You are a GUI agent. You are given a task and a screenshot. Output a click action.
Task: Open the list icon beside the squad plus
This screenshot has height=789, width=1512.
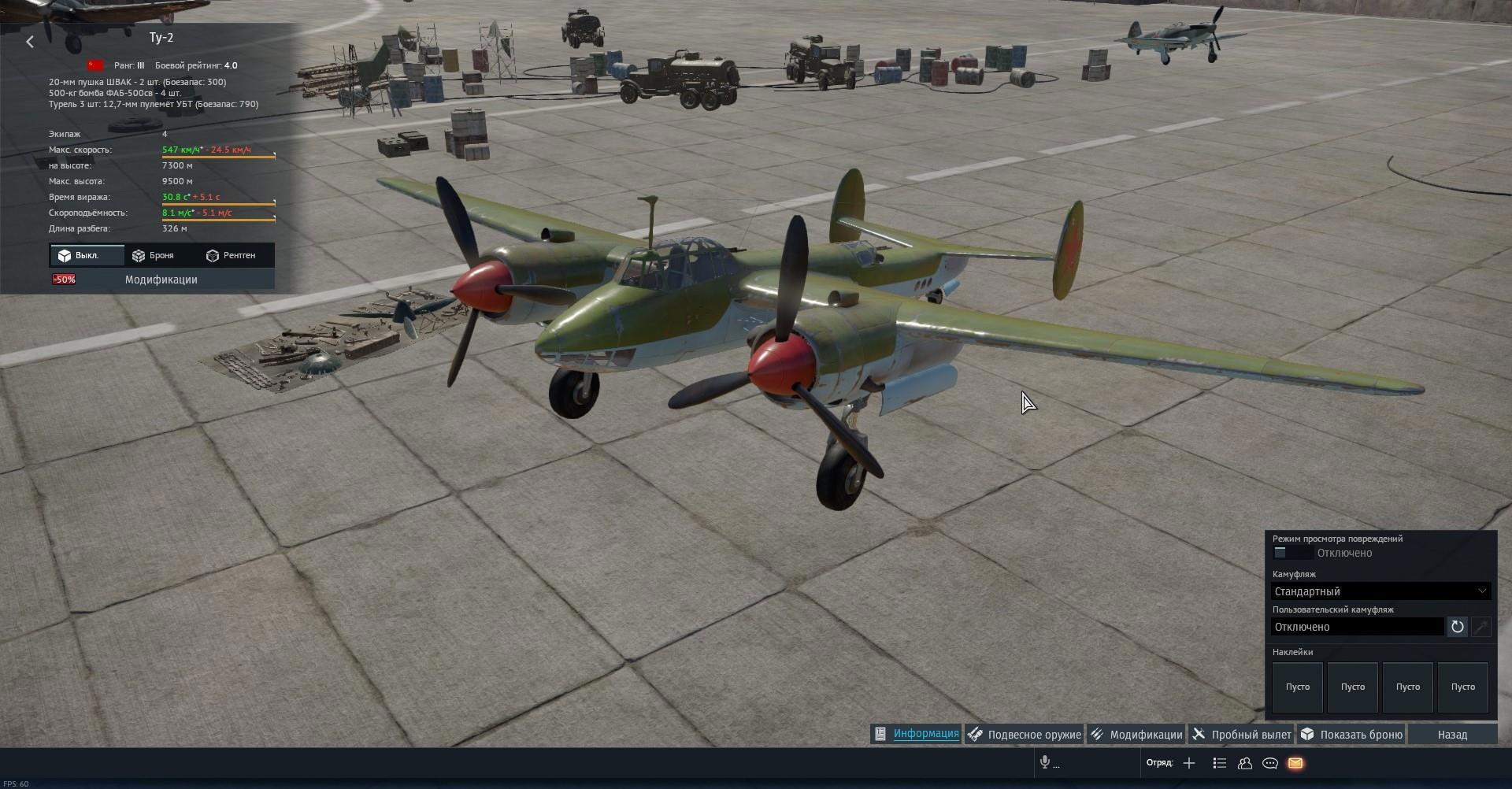1220,762
